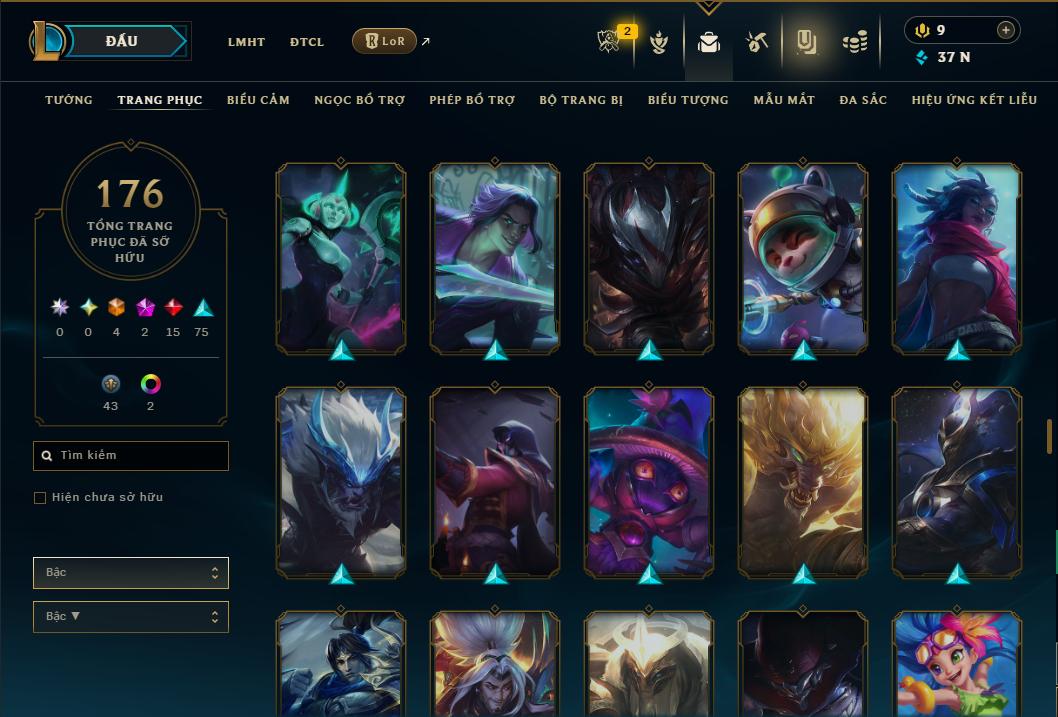Image resolution: width=1058 pixels, height=717 pixels.
Task: Open the Bậc ▼ sort dropdown
Action: (x=131, y=617)
